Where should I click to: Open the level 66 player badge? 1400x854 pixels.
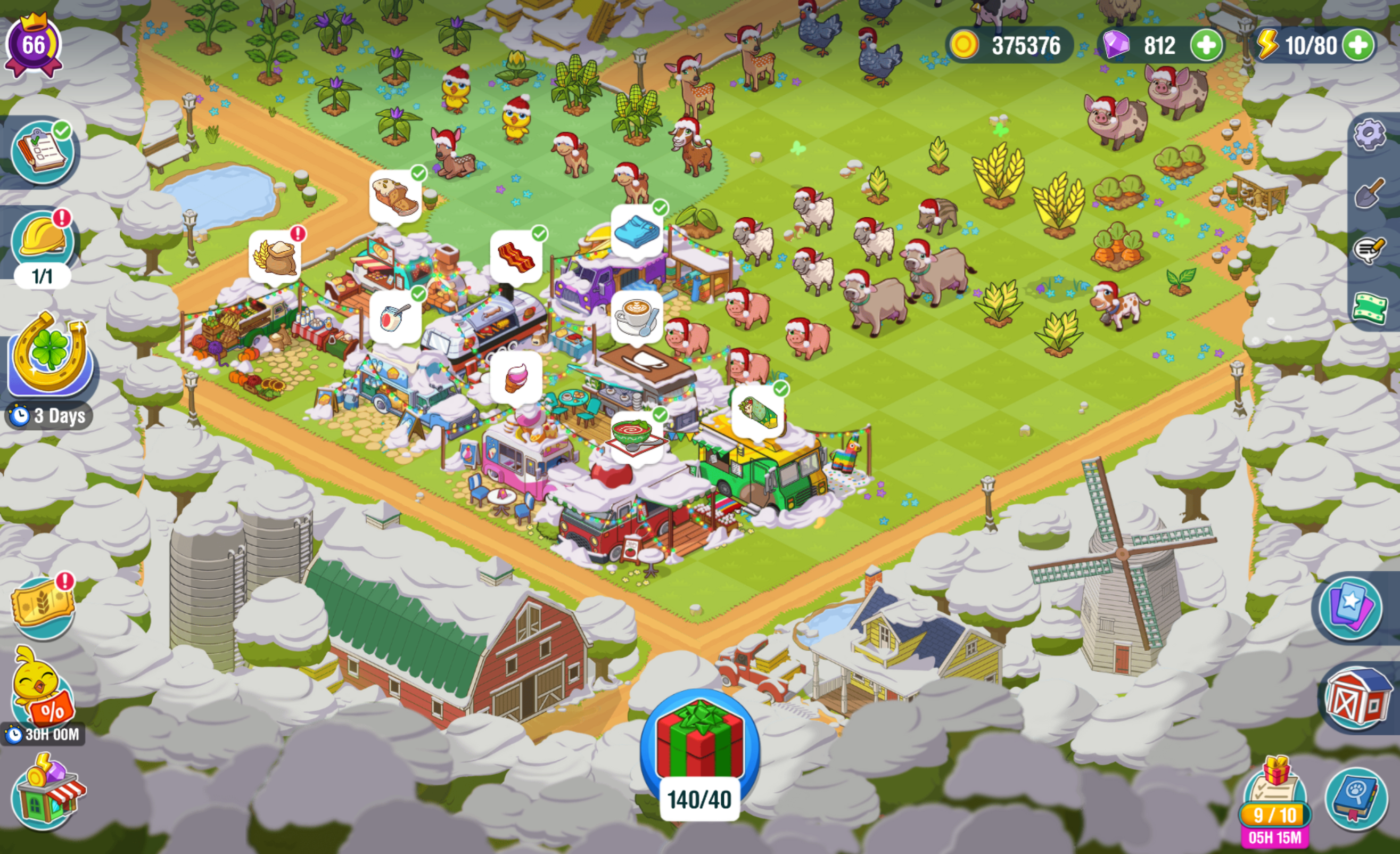pos(33,45)
